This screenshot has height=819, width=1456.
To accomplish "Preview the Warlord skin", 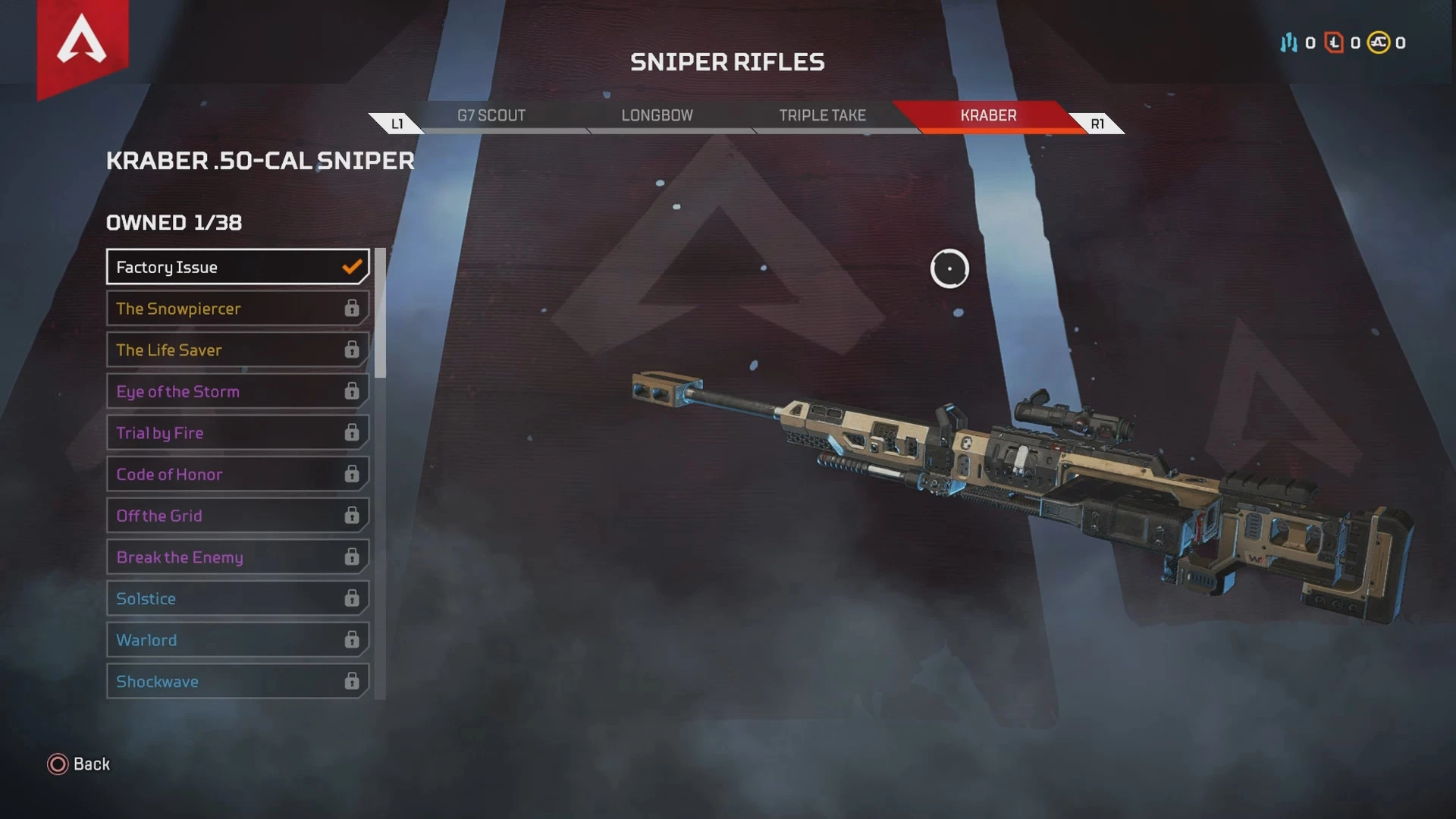I will pyautogui.click(x=237, y=640).
